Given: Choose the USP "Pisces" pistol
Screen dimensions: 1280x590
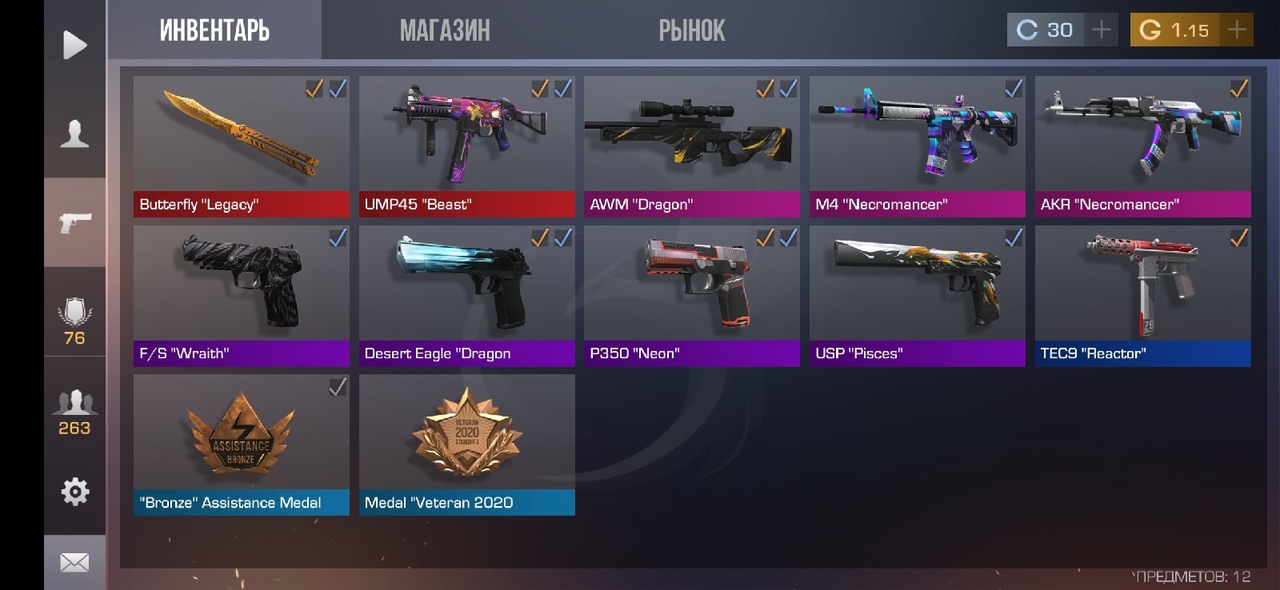Looking at the screenshot, I should (x=917, y=295).
